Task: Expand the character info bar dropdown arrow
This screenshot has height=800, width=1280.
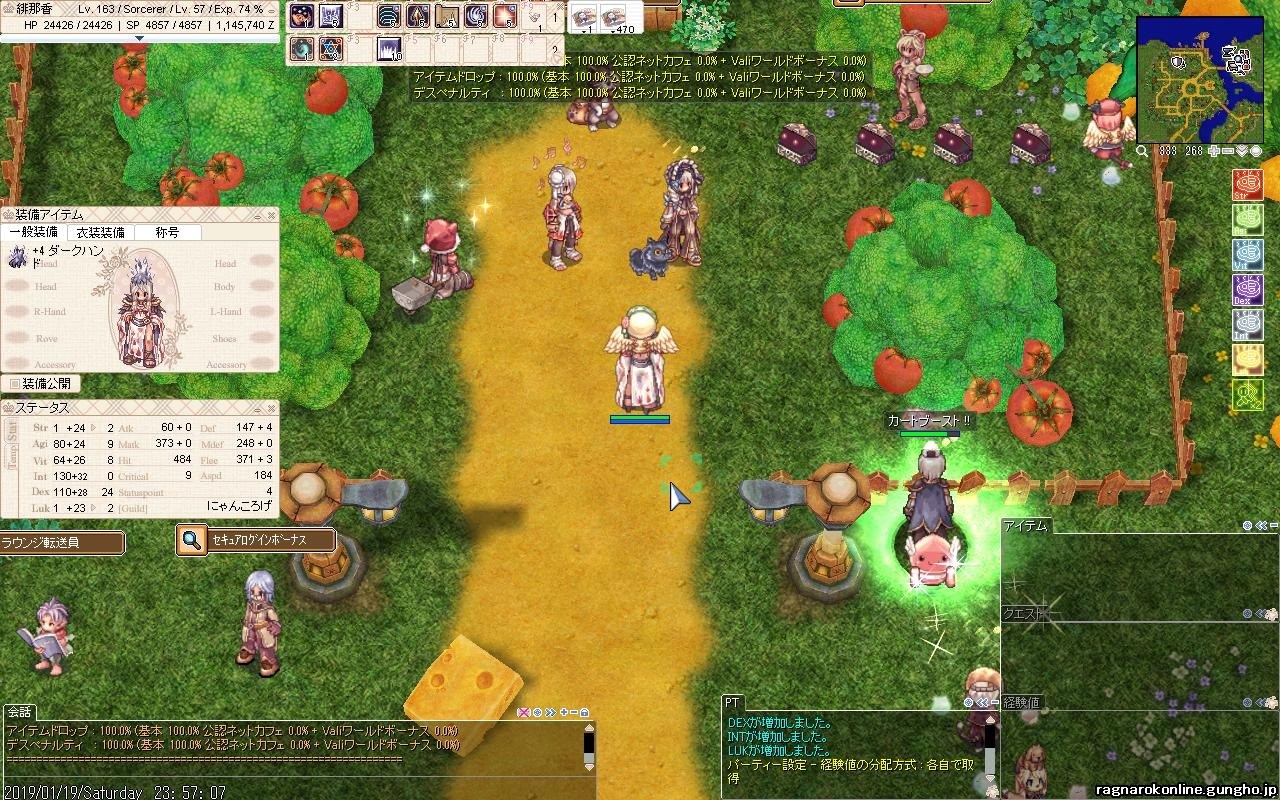Action: tap(139, 38)
